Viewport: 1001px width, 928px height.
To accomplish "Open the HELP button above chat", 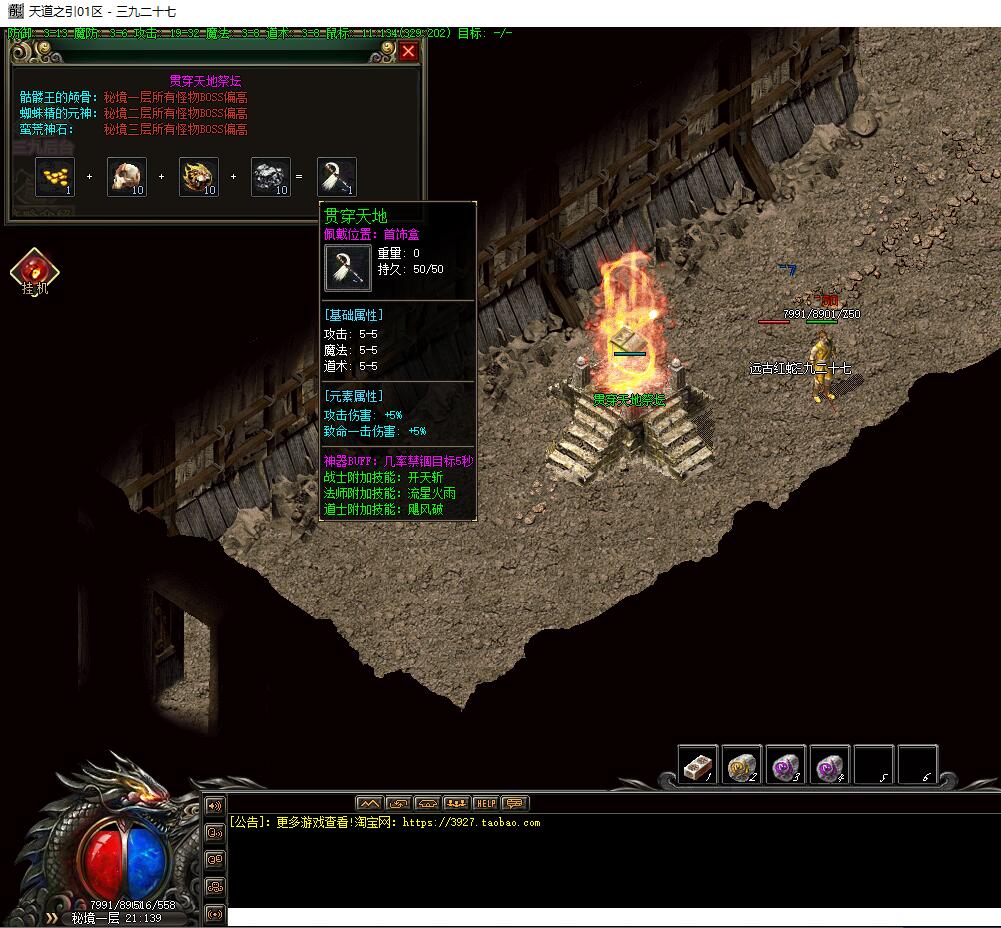I will pyautogui.click(x=485, y=803).
